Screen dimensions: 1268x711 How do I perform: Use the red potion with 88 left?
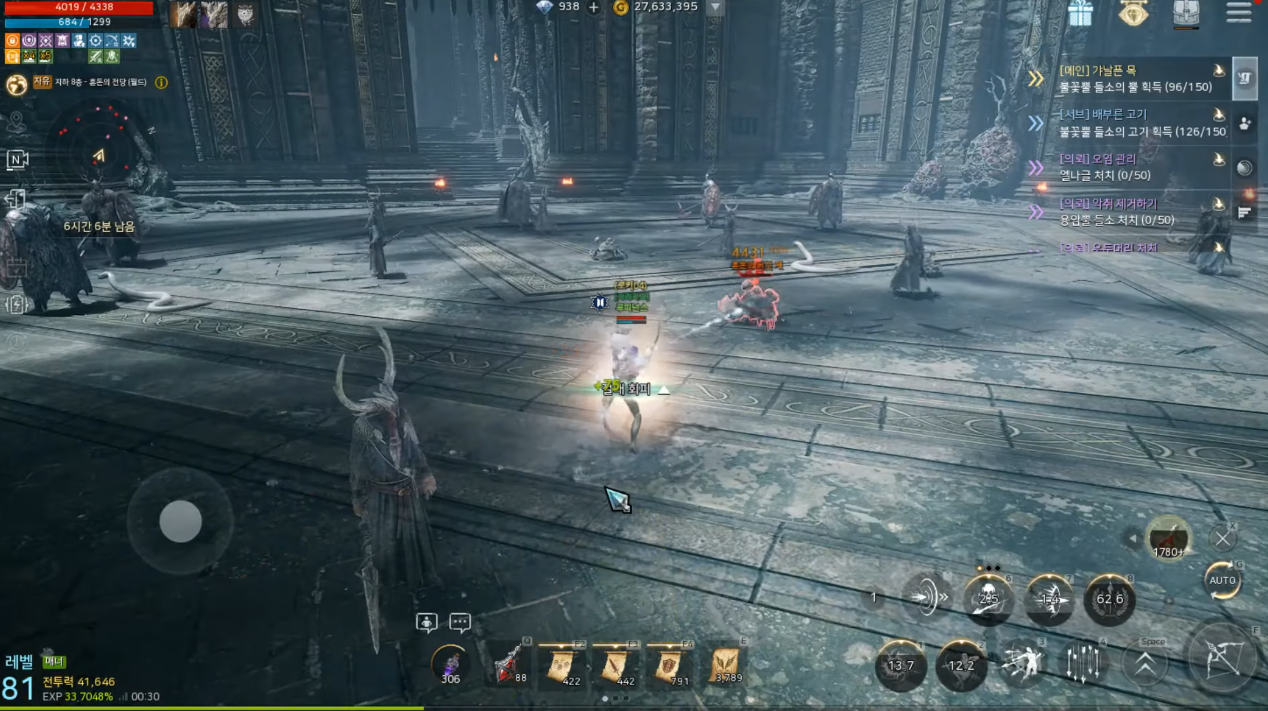coord(511,664)
